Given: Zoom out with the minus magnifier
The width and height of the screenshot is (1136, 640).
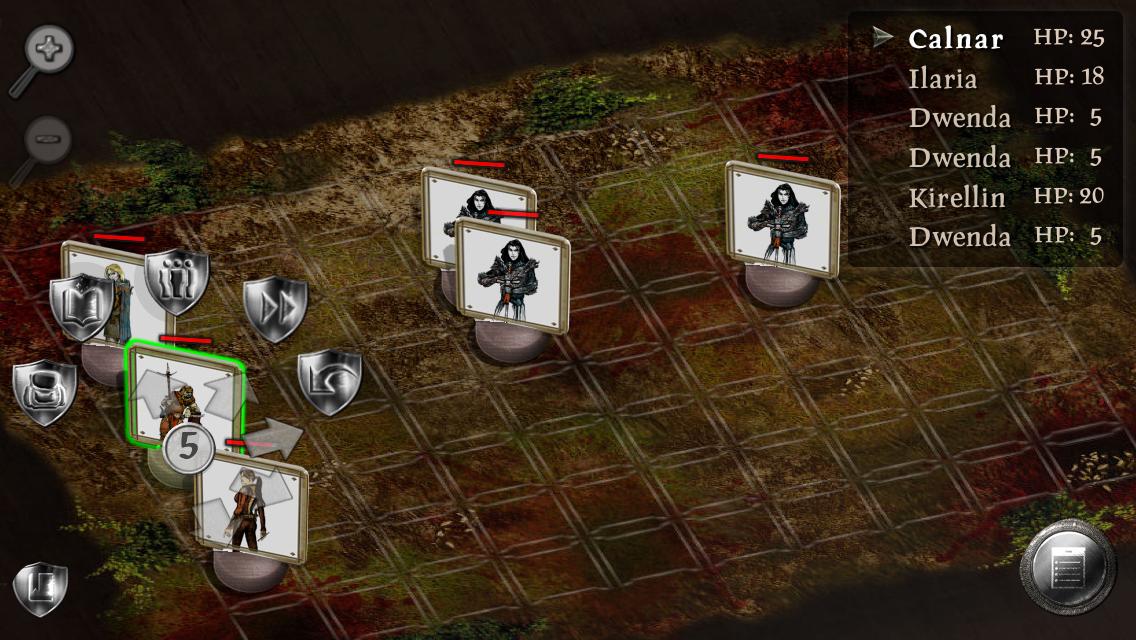Looking at the screenshot, I should point(47,138).
